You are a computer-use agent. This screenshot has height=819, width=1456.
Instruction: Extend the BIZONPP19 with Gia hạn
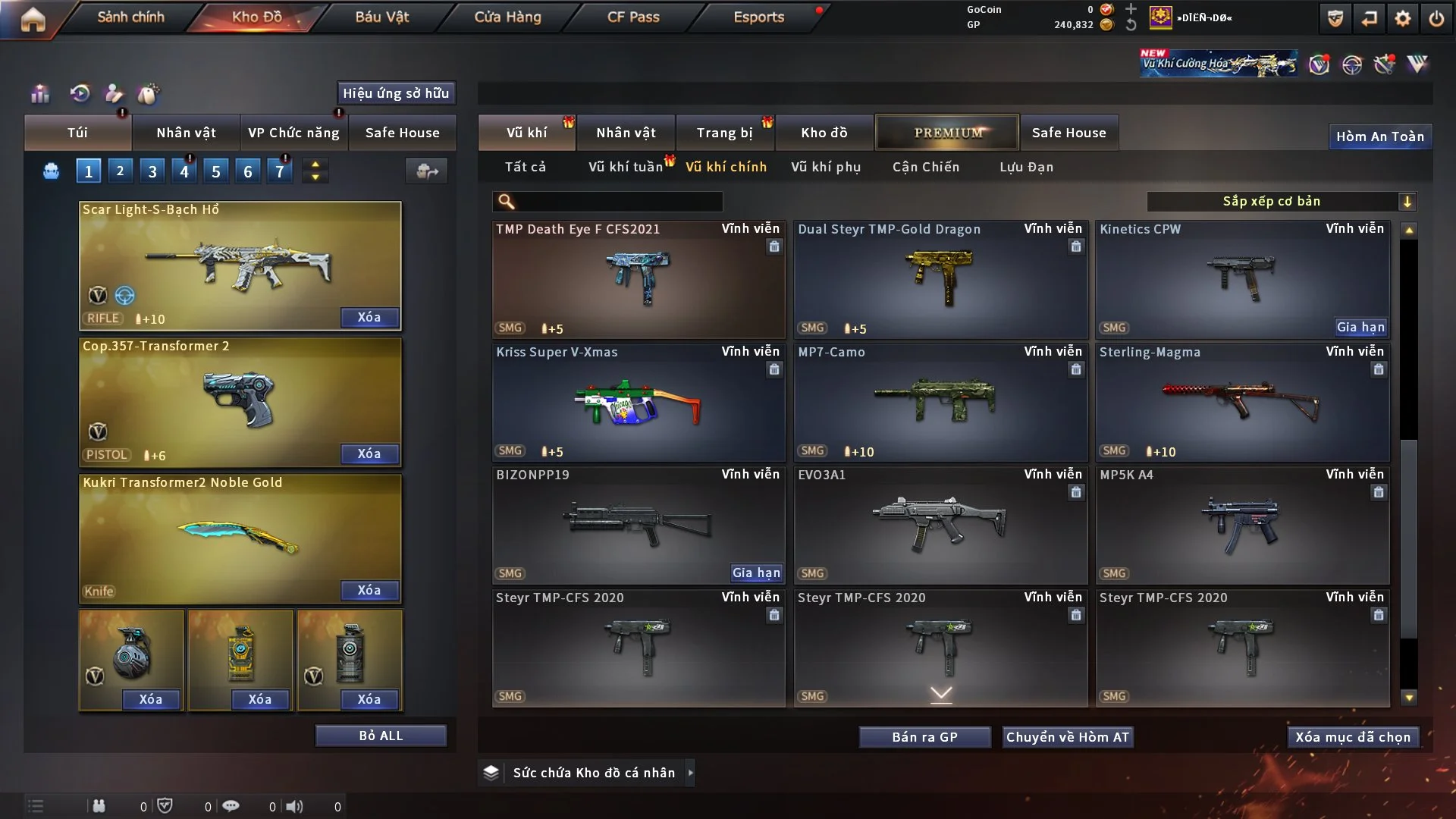tap(756, 573)
